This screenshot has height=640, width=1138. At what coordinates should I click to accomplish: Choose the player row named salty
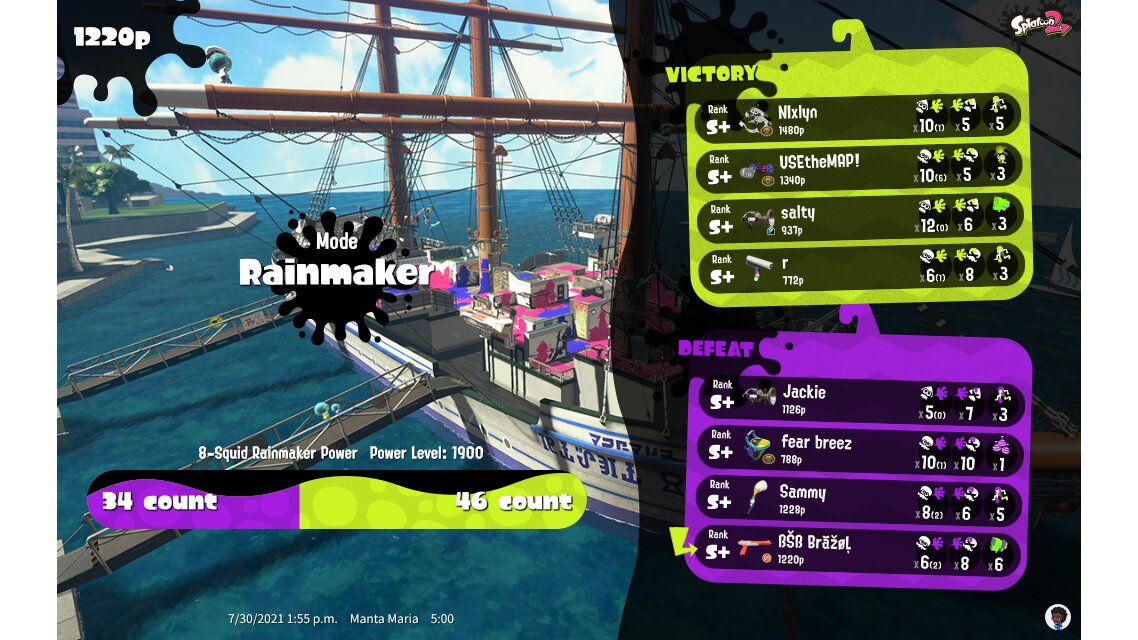(858, 218)
